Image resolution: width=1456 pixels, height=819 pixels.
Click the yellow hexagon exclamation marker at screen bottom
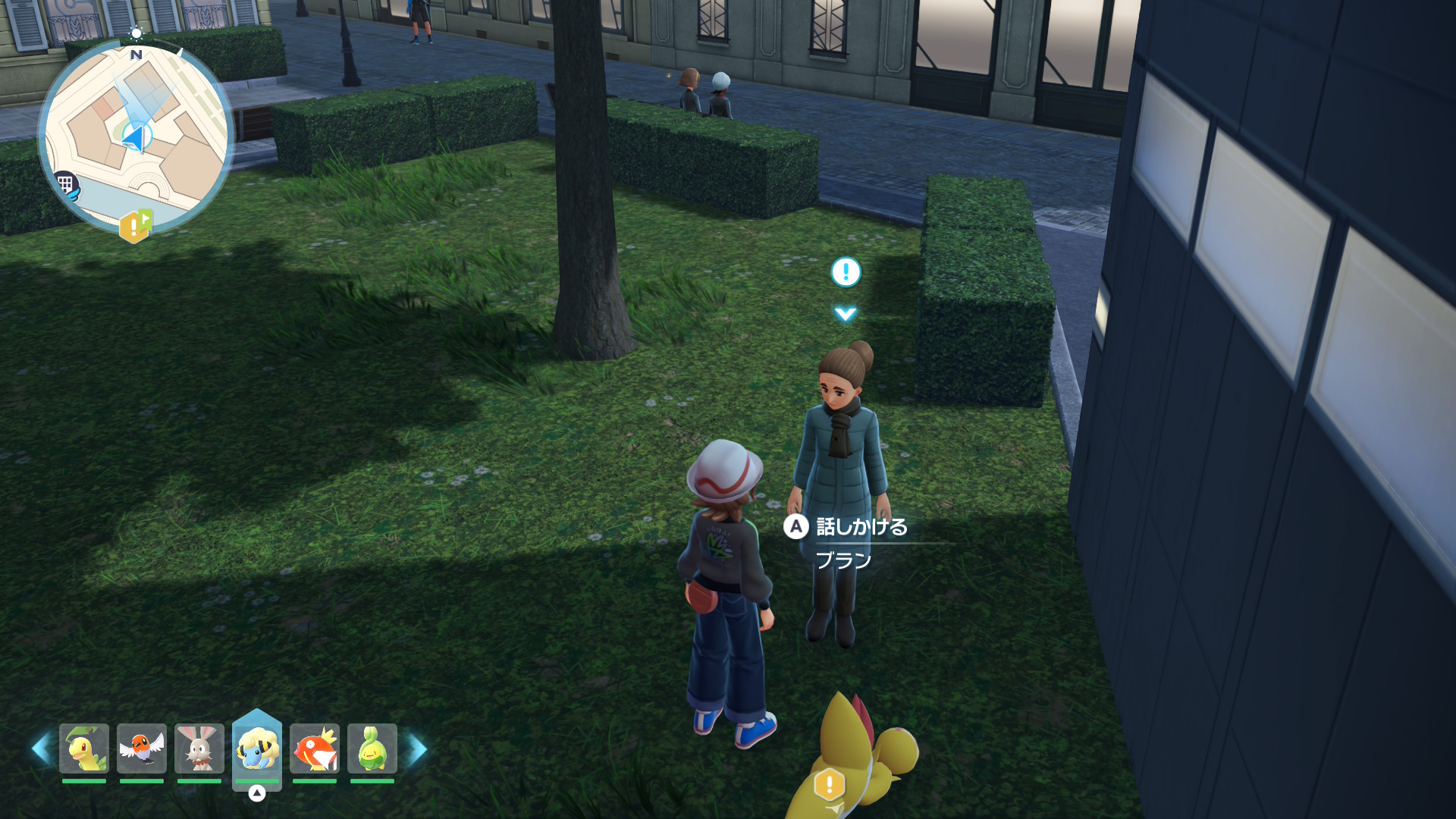click(829, 785)
